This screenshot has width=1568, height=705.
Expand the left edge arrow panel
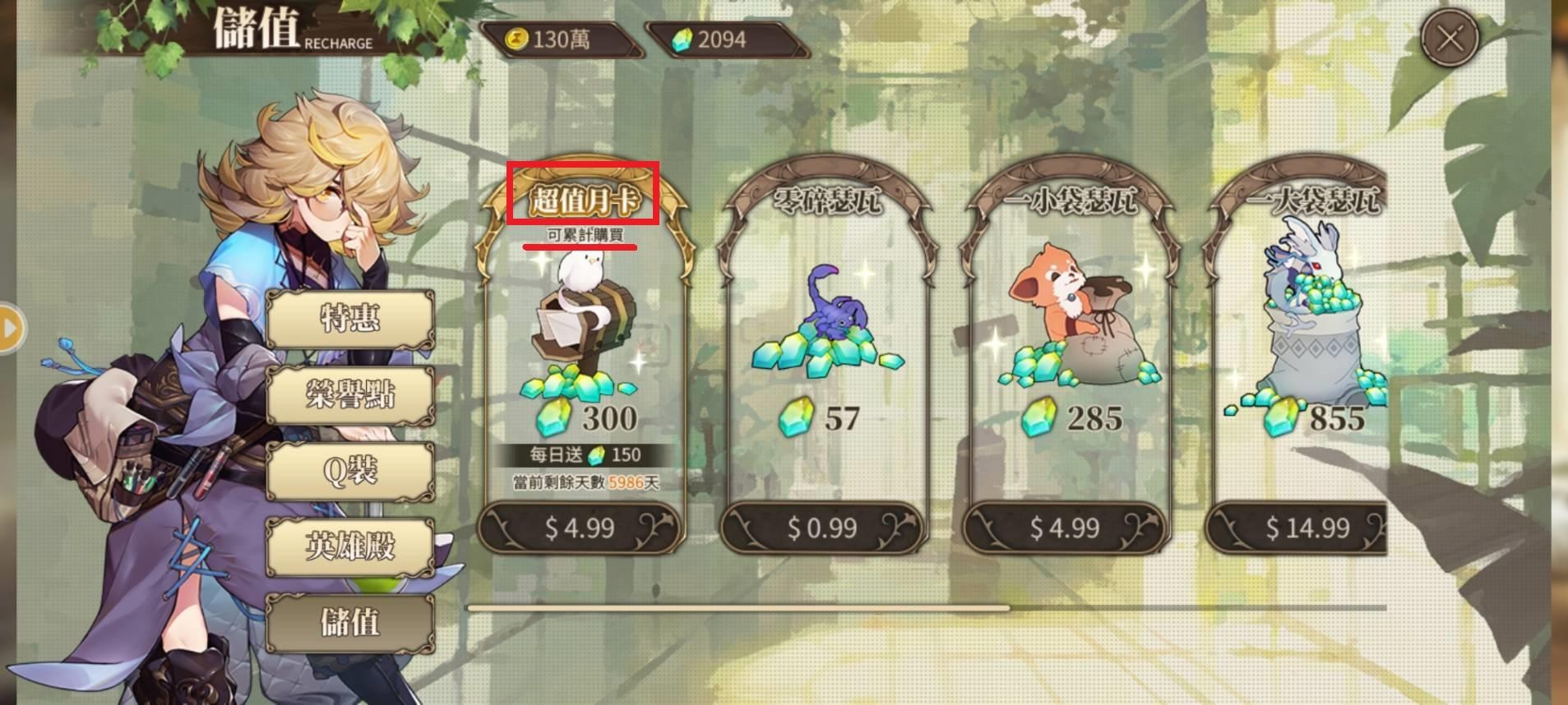point(10,329)
